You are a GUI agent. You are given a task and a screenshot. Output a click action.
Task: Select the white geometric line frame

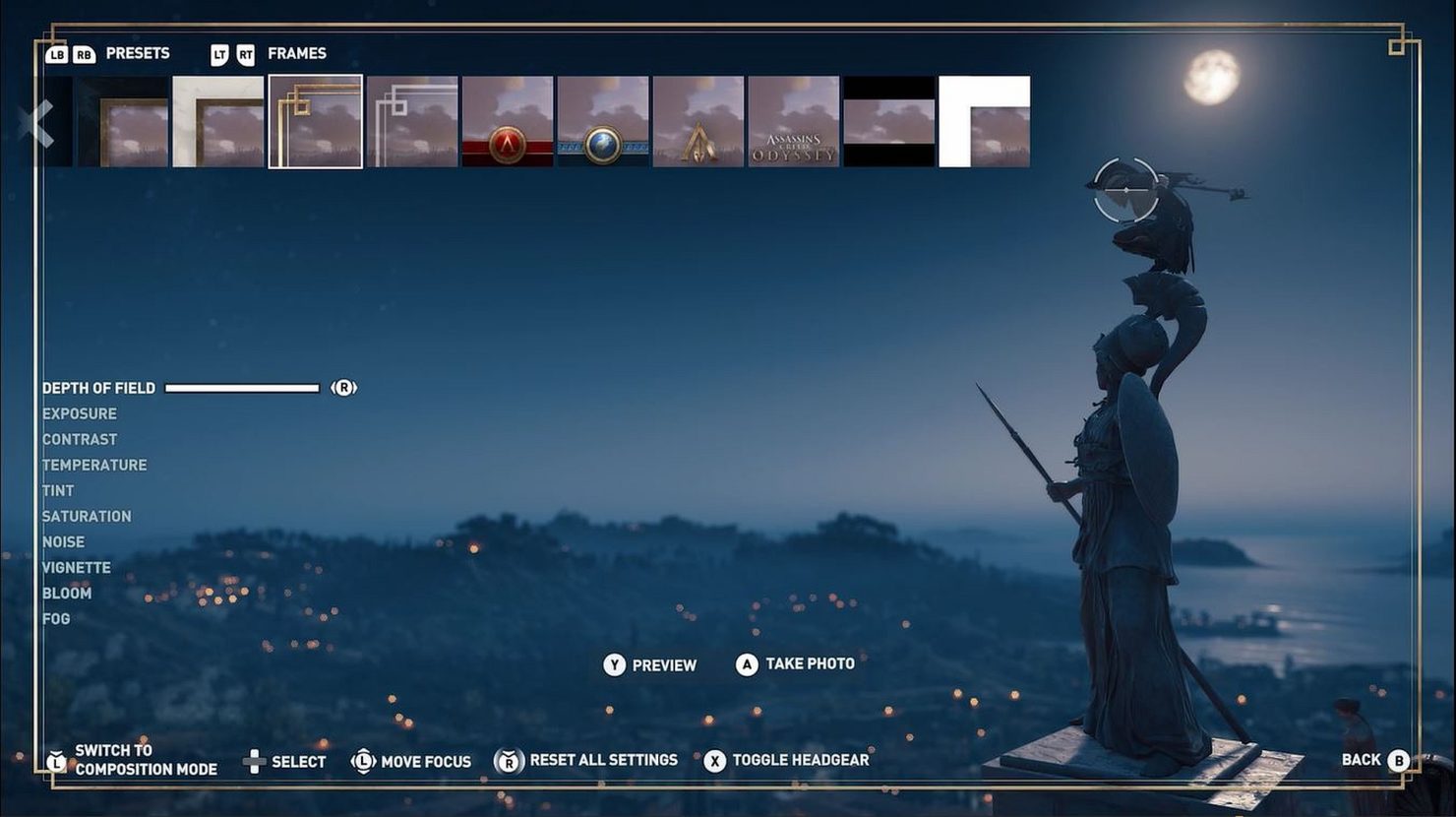point(411,121)
